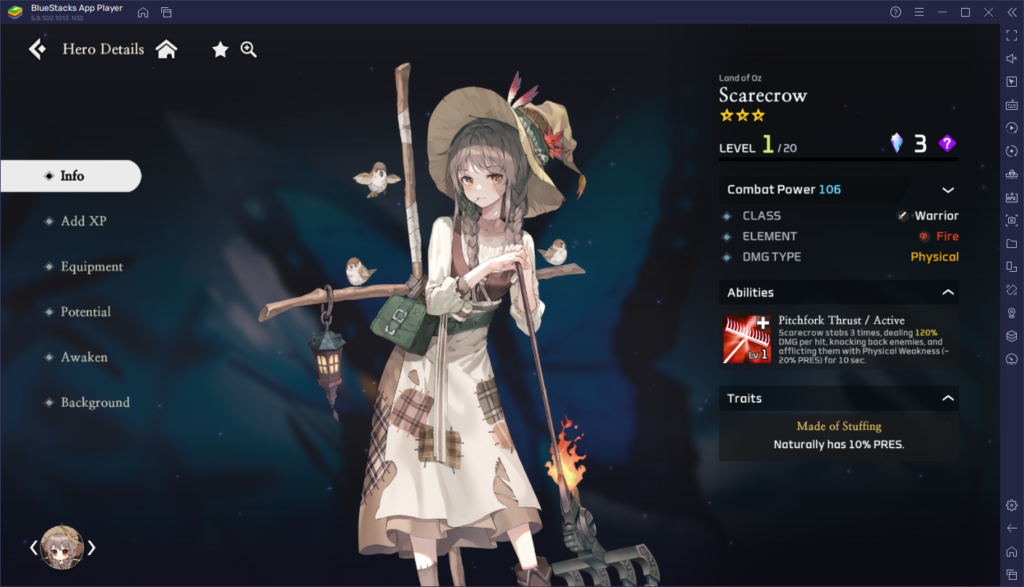
Task: Close the BlueStacks window
Action: pos(988,12)
